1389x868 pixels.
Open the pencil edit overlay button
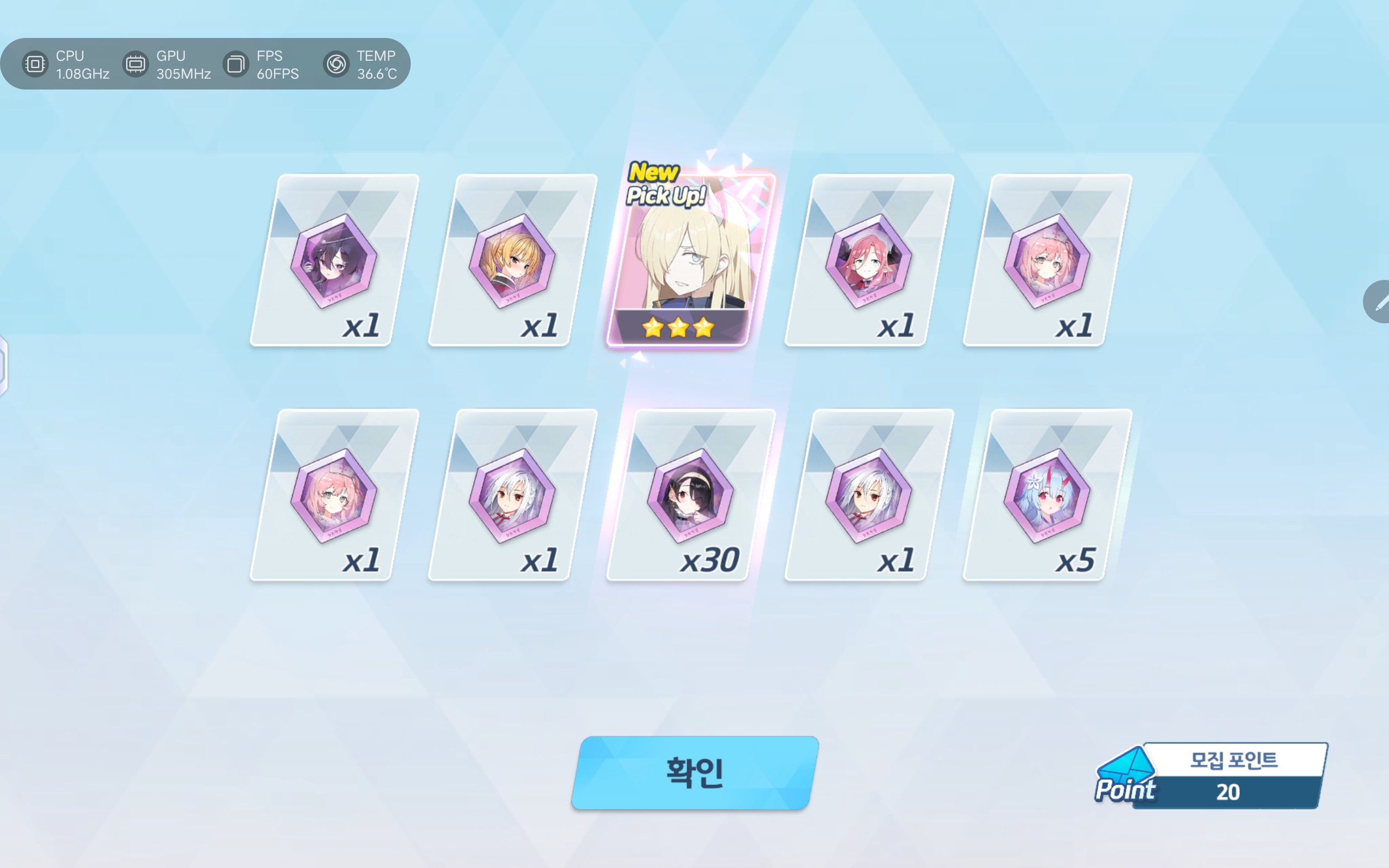(1379, 302)
